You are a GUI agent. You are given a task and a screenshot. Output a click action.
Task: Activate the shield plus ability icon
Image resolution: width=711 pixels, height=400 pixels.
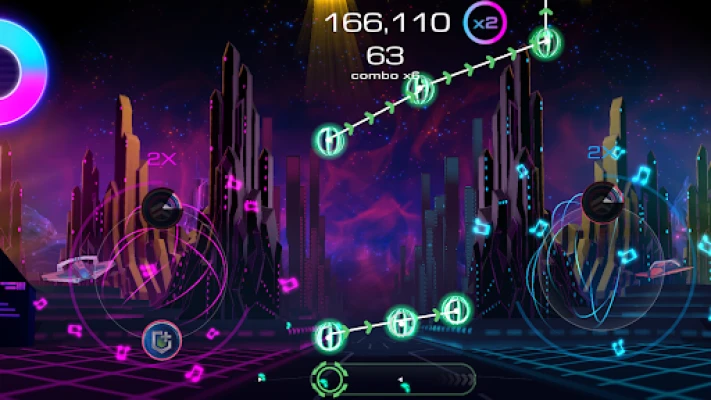point(160,339)
